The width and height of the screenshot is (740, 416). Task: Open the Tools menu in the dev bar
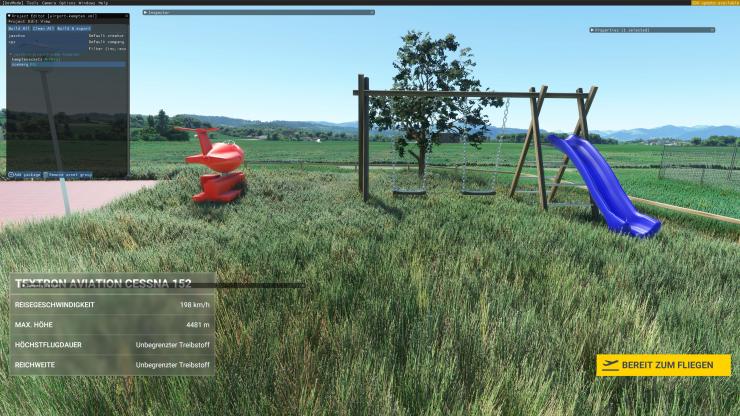pyautogui.click(x=33, y=3)
